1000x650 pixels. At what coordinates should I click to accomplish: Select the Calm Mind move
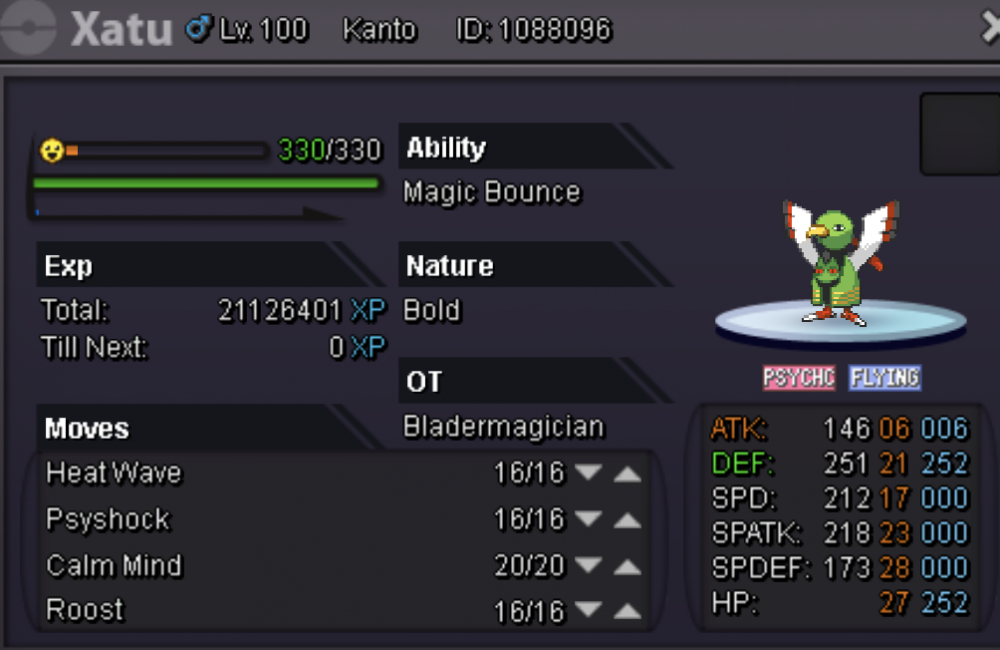coord(114,566)
